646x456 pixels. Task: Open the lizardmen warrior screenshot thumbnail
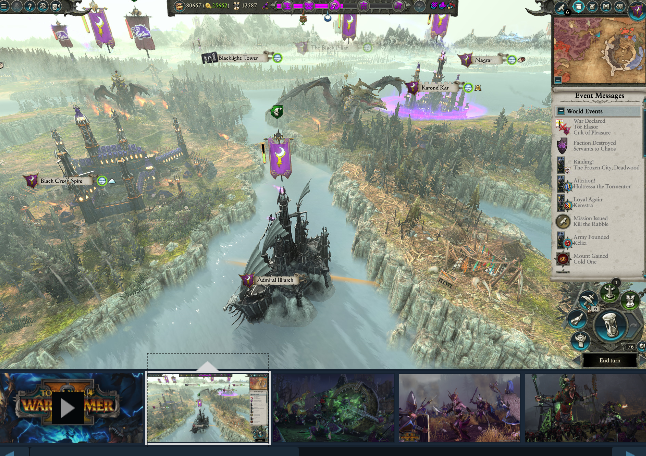585,408
